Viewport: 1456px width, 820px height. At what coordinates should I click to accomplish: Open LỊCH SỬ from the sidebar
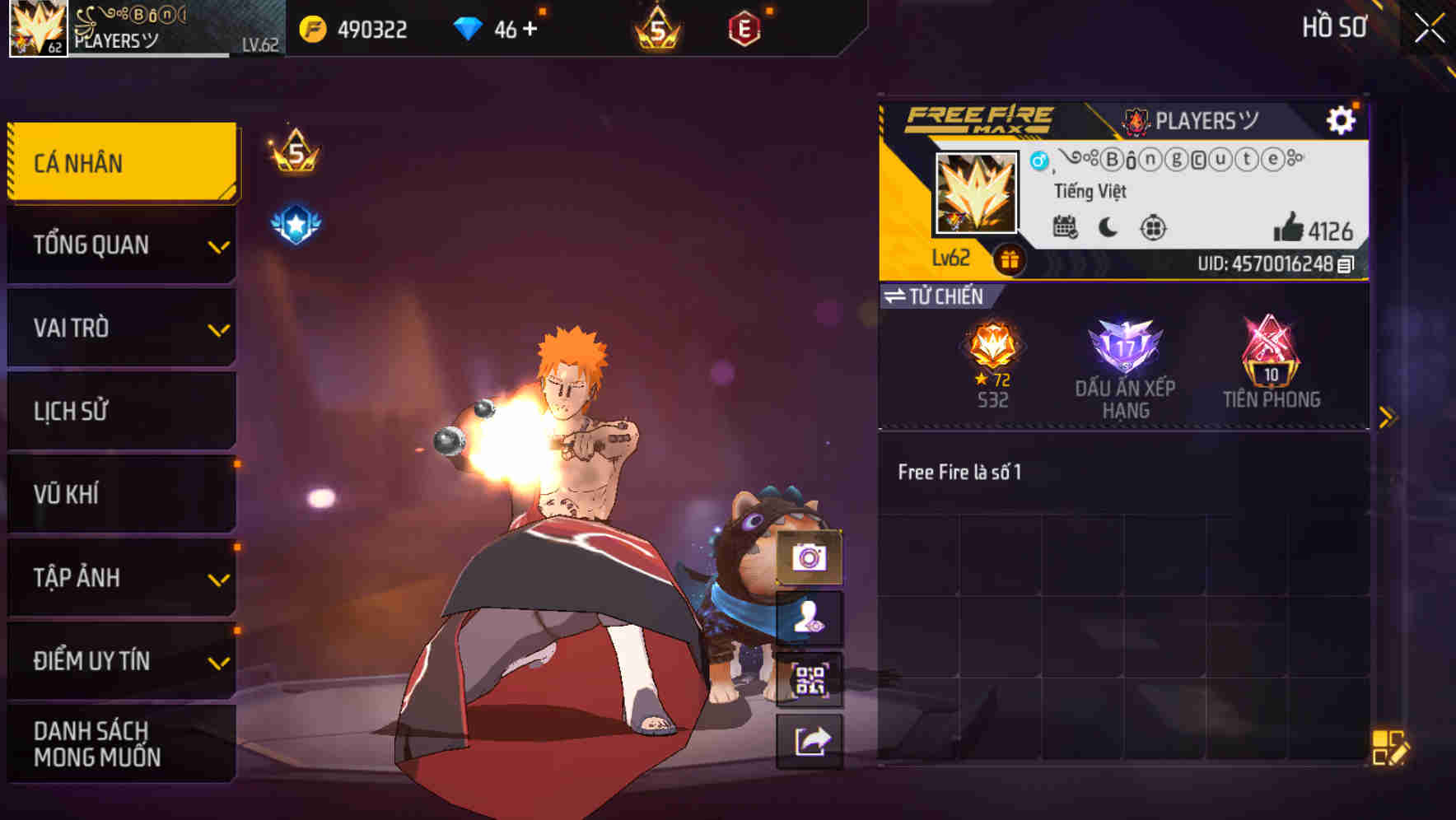122,411
